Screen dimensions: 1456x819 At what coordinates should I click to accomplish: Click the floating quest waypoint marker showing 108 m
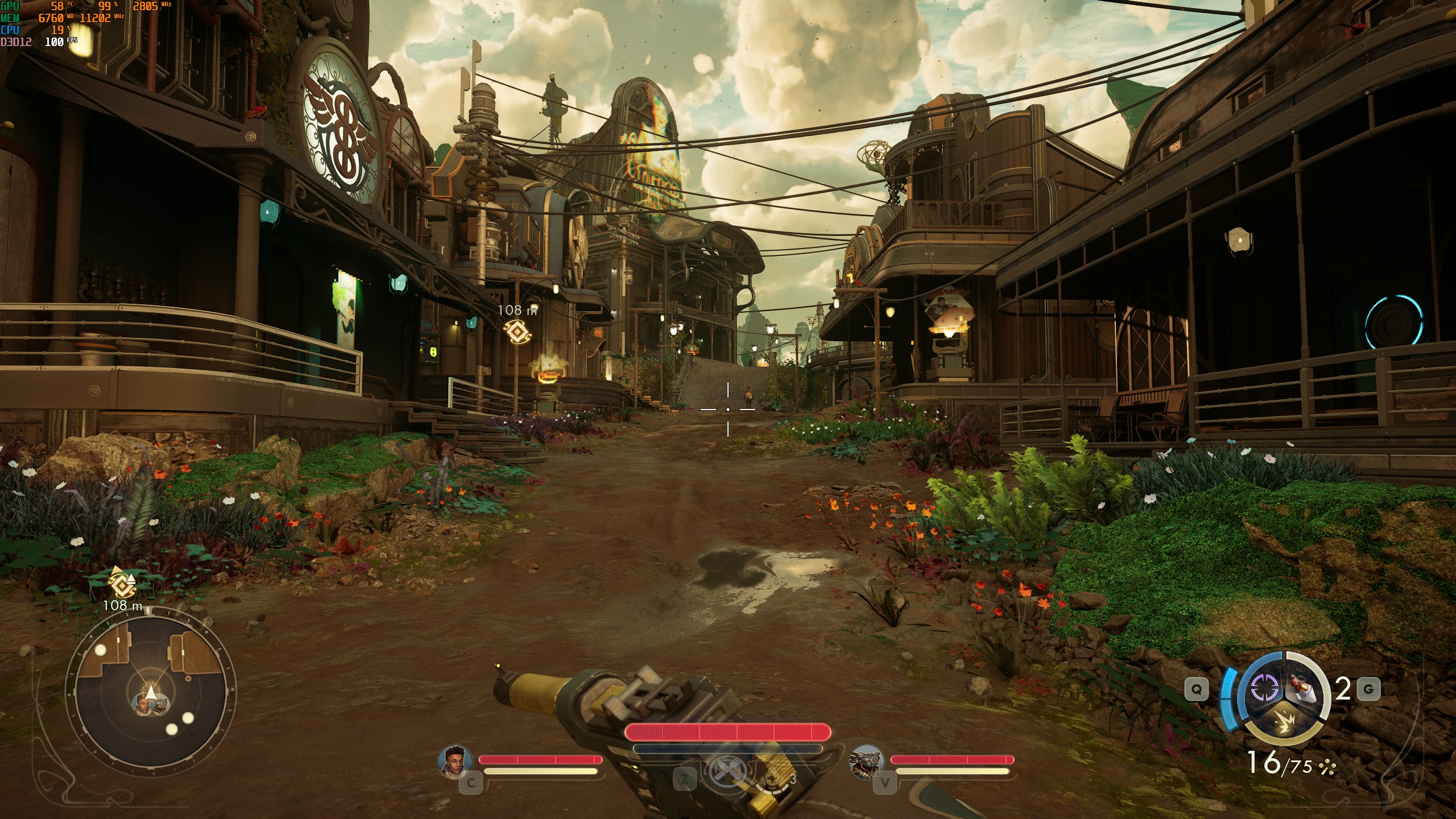tap(518, 330)
